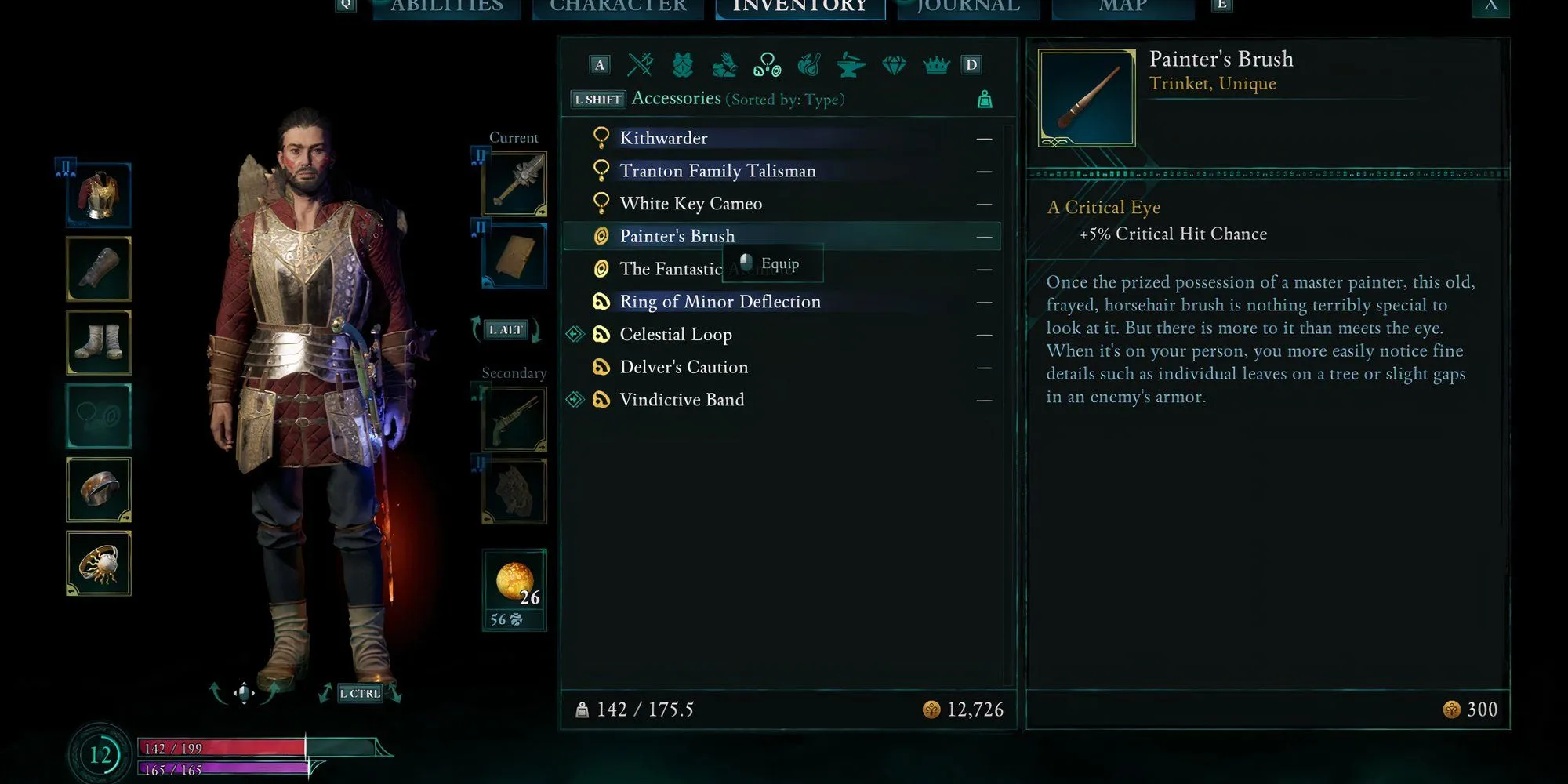Viewport: 1568px width, 784px height.
Task: Select the equipped chest armor slot
Action: coord(99,195)
